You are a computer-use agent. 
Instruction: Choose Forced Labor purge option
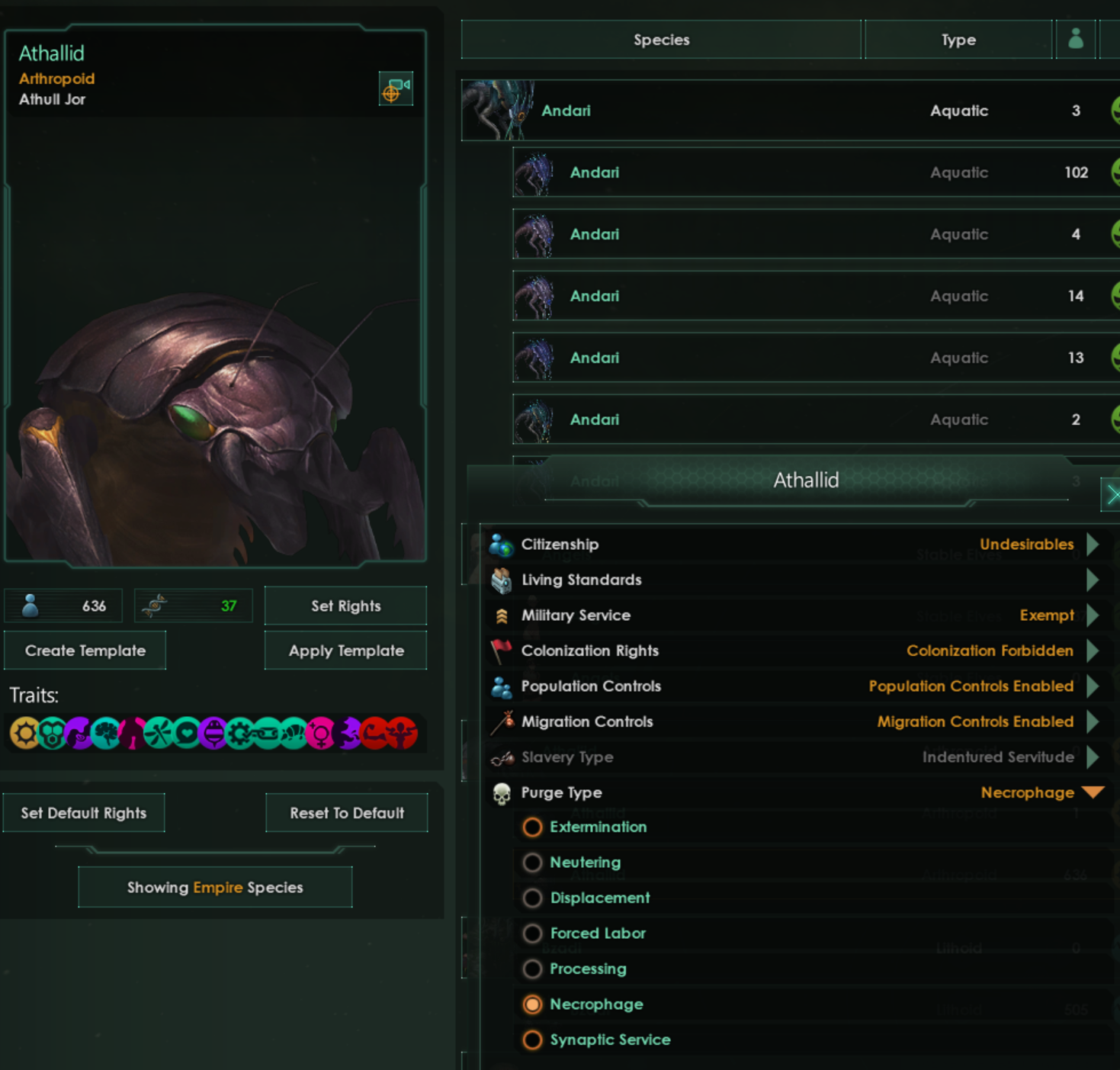[x=533, y=933]
